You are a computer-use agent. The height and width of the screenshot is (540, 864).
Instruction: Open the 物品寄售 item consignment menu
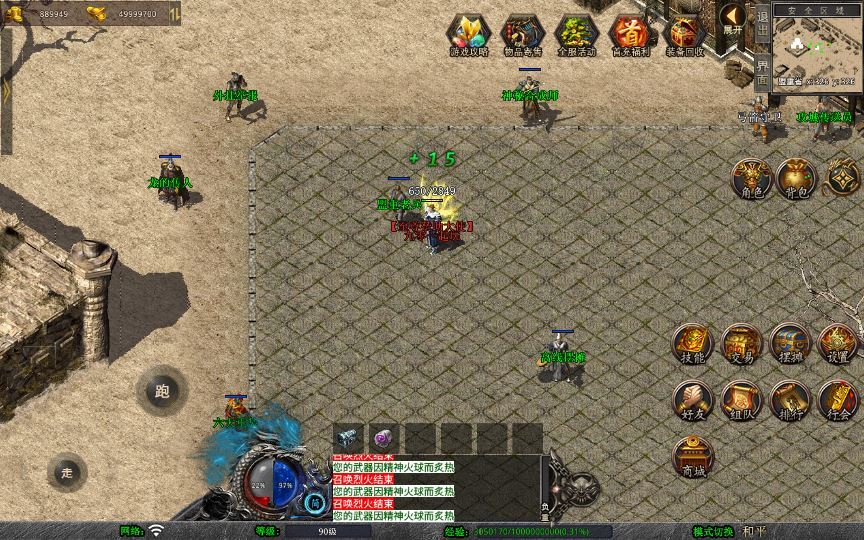(x=521, y=34)
